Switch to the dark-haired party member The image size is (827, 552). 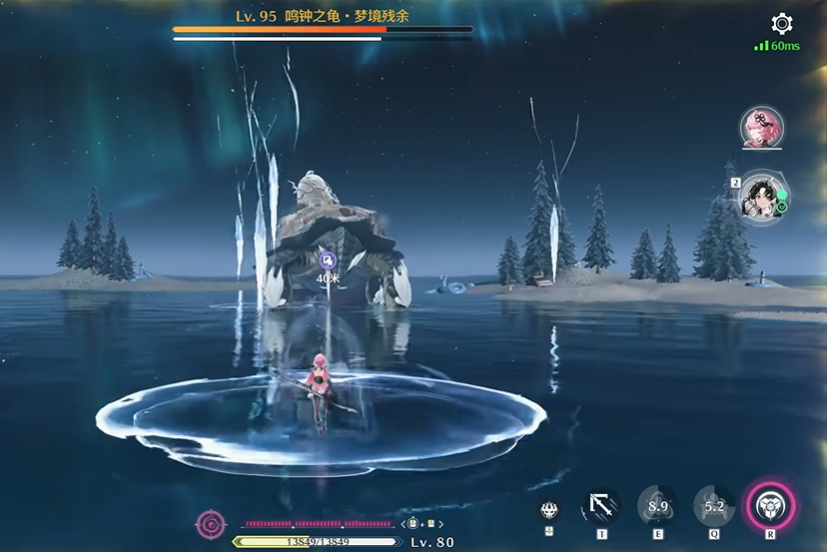coord(760,195)
